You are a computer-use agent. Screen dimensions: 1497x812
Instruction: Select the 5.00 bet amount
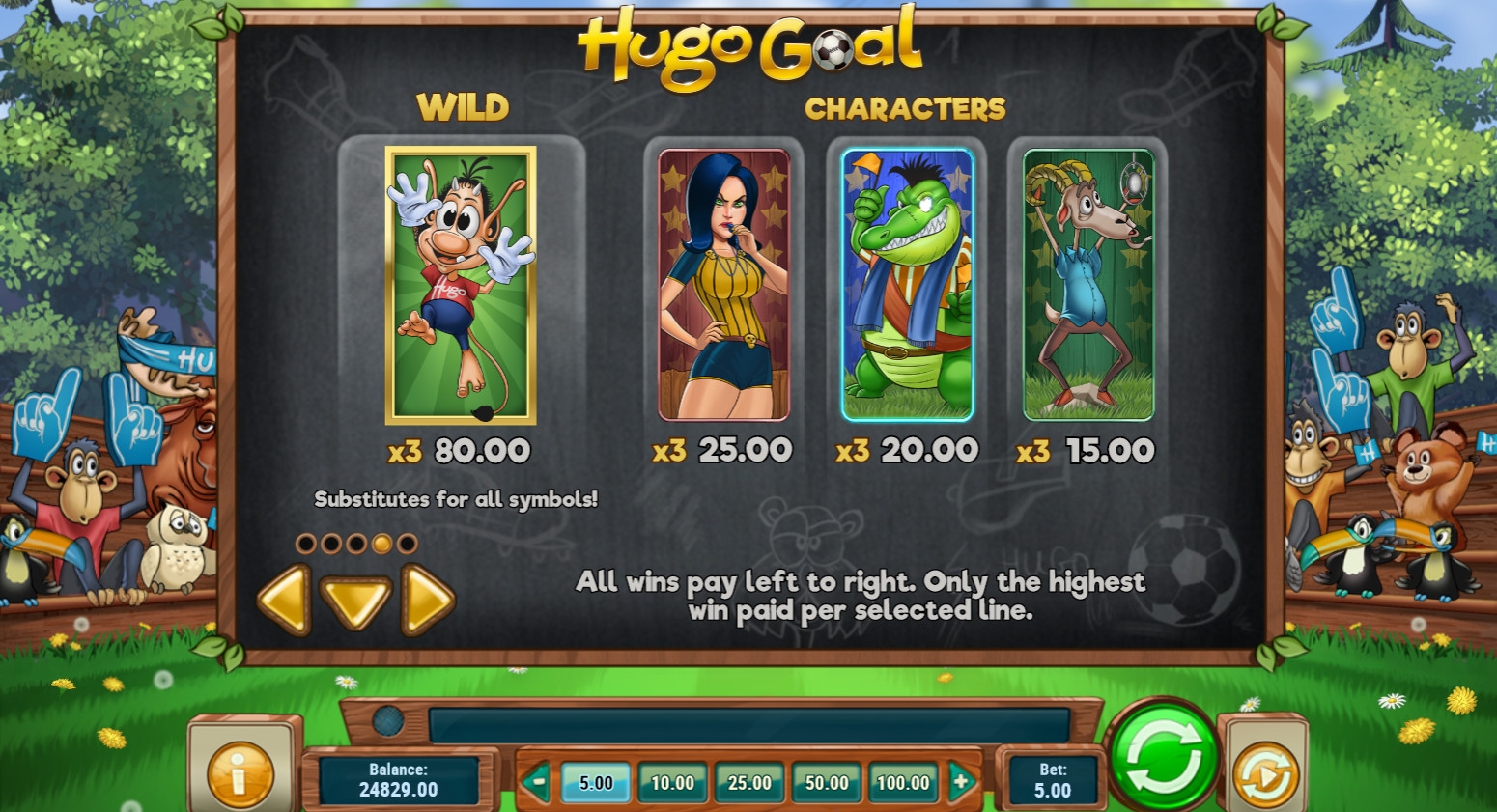pos(596,783)
